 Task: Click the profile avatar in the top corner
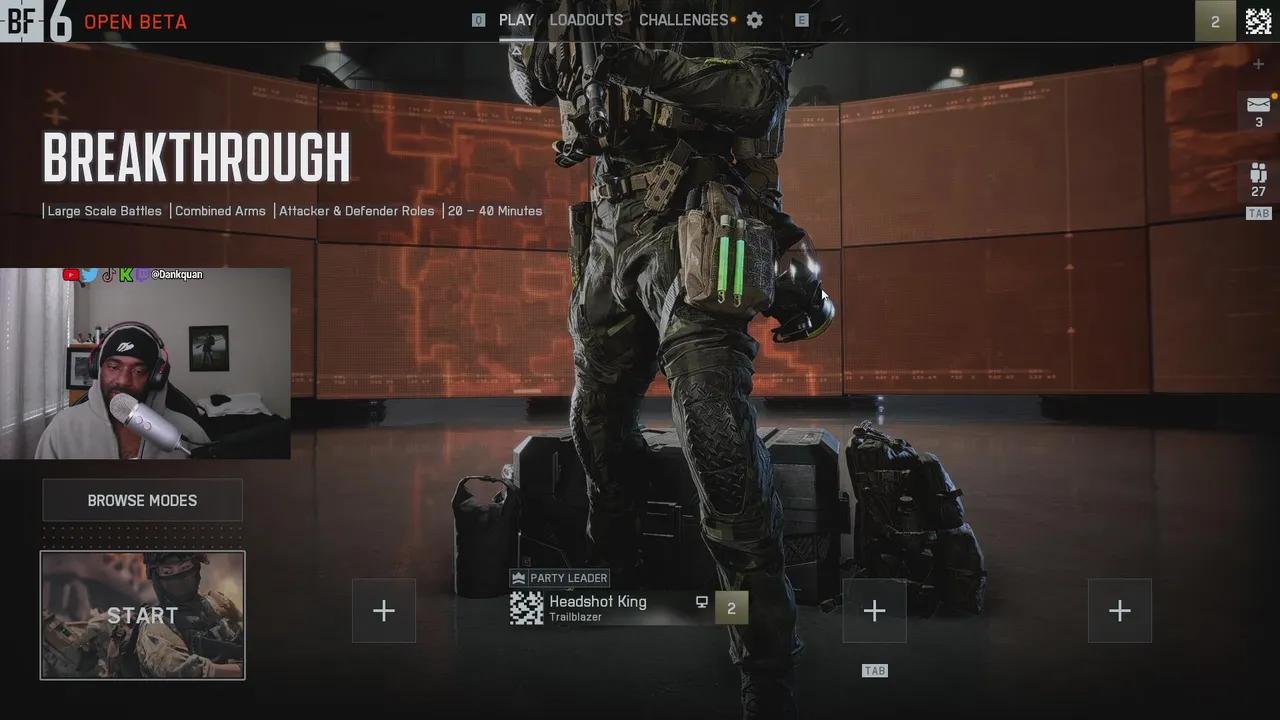pos(1258,21)
